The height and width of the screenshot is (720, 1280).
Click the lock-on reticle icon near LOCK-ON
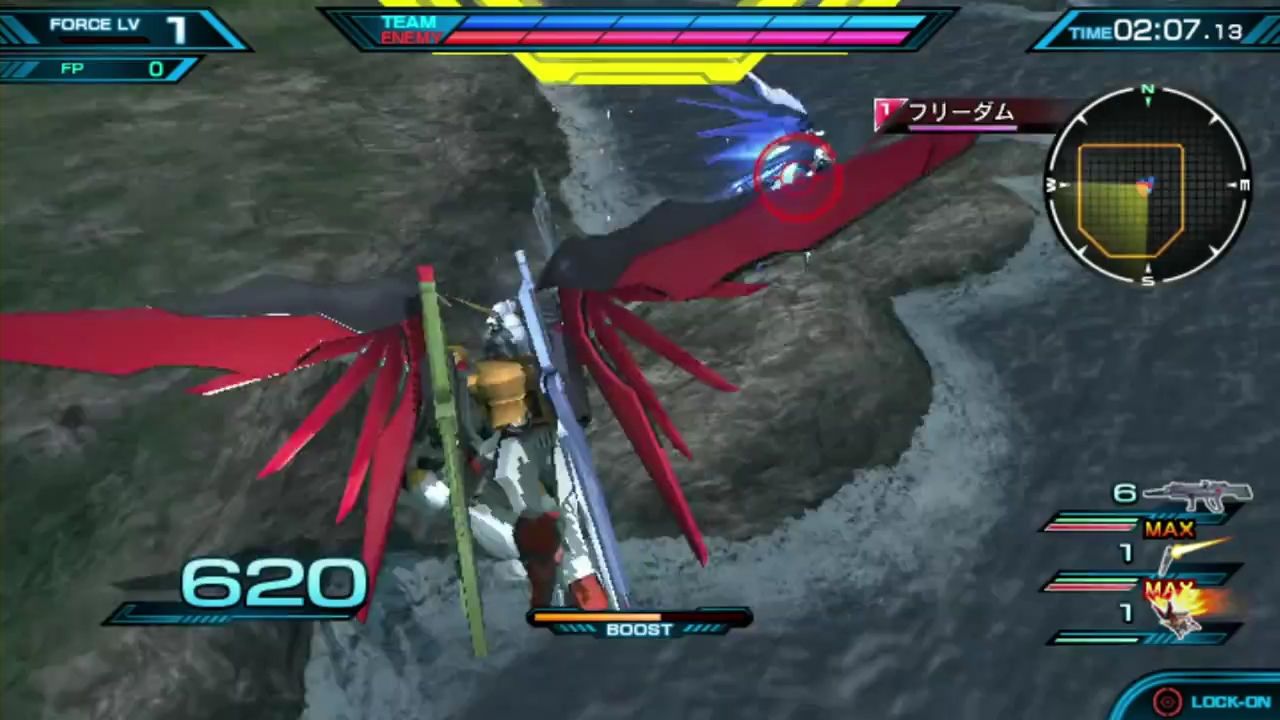pos(1167,700)
